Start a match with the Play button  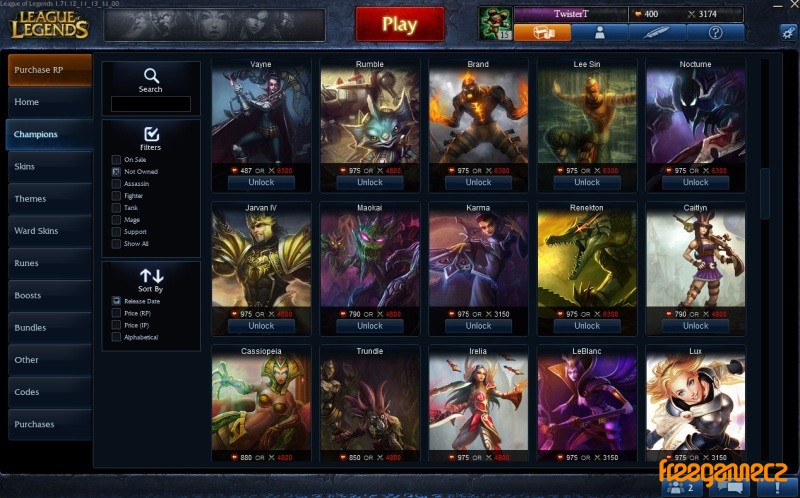pyautogui.click(x=399, y=24)
